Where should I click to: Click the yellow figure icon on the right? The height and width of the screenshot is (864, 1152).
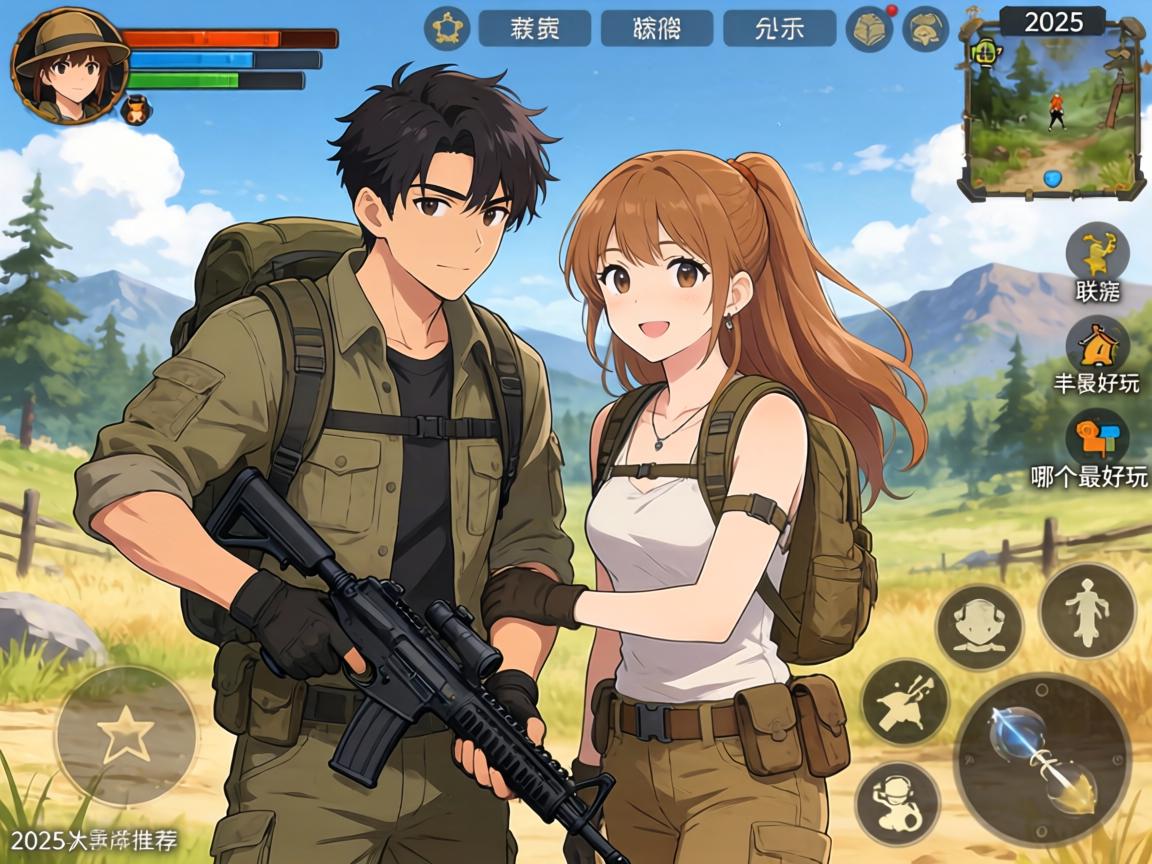click(1097, 253)
